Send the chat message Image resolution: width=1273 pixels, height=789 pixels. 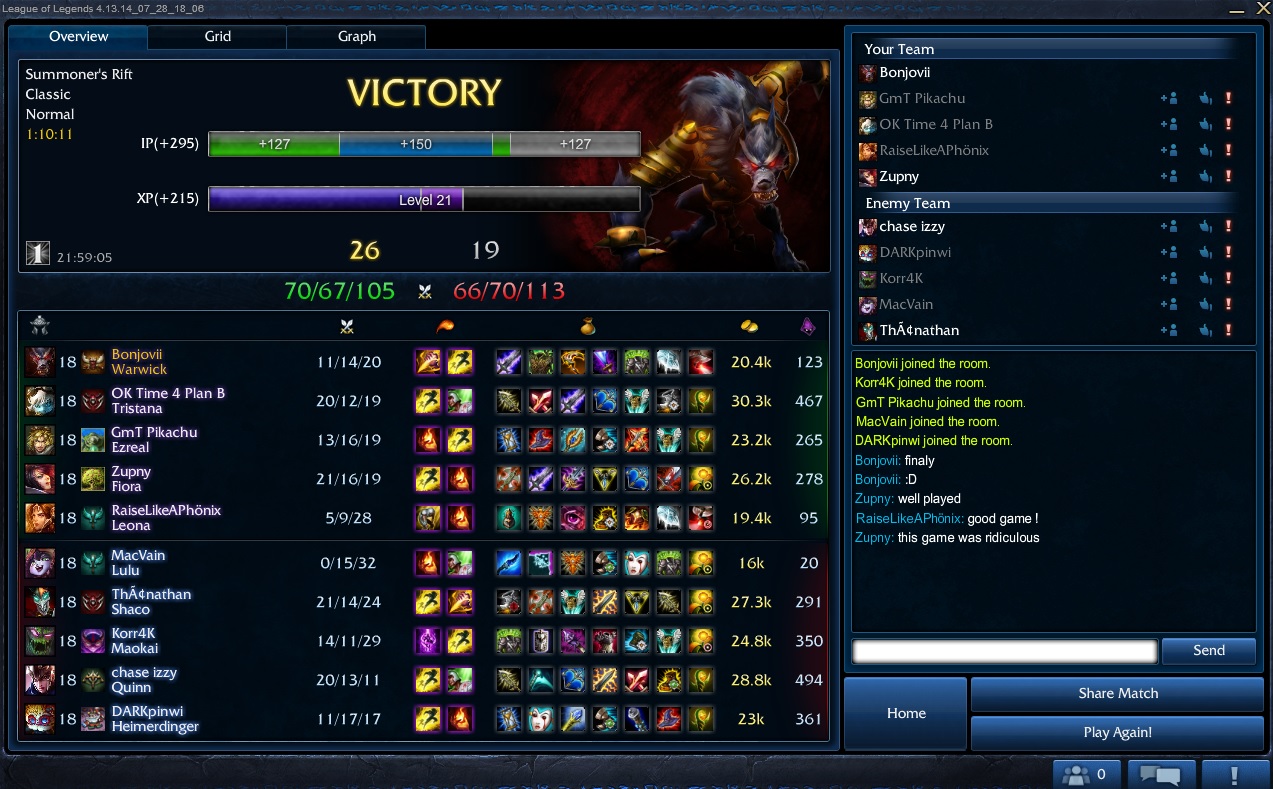(1208, 651)
